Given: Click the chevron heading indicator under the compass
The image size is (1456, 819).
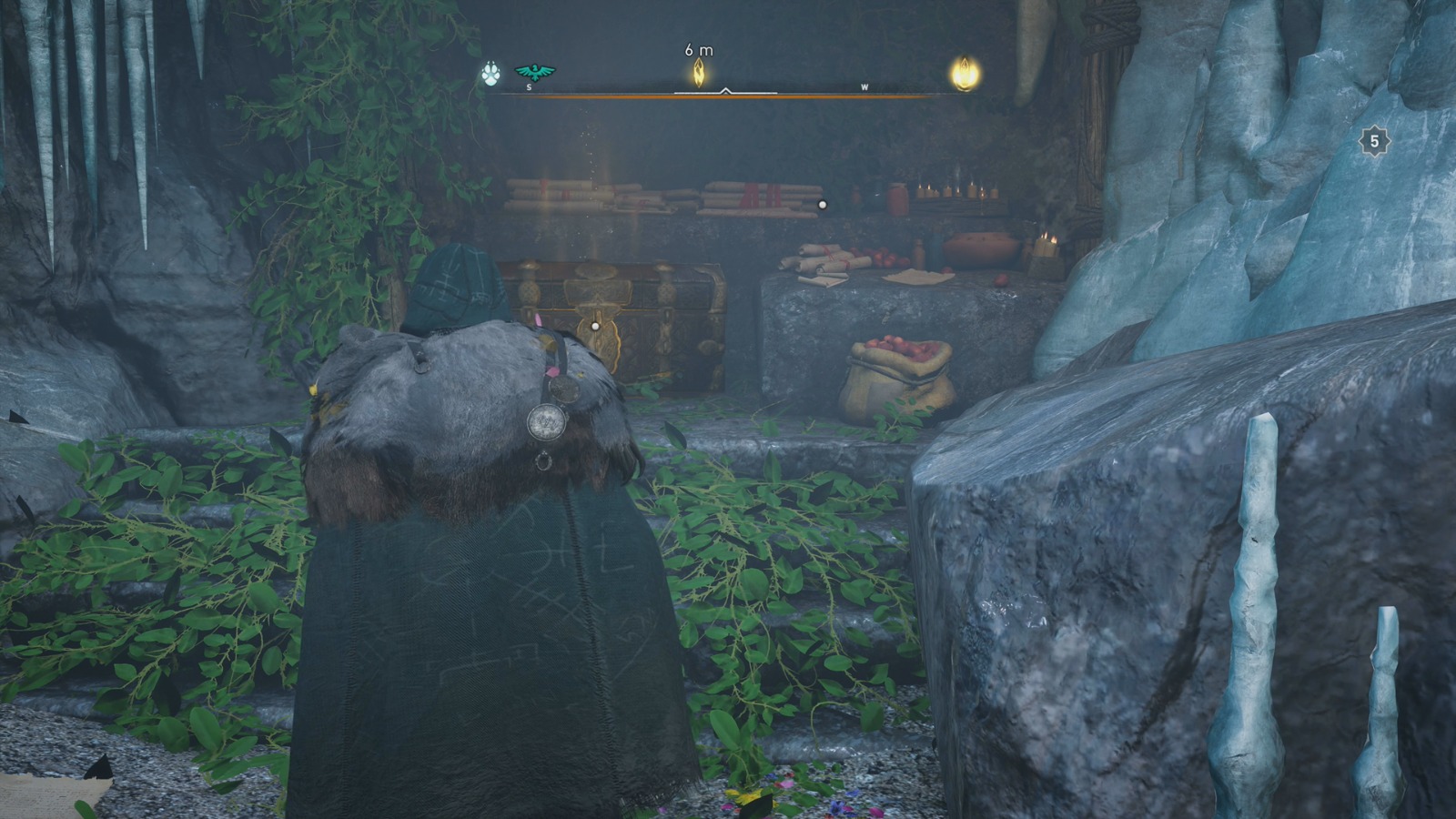Looking at the screenshot, I should (725, 90).
